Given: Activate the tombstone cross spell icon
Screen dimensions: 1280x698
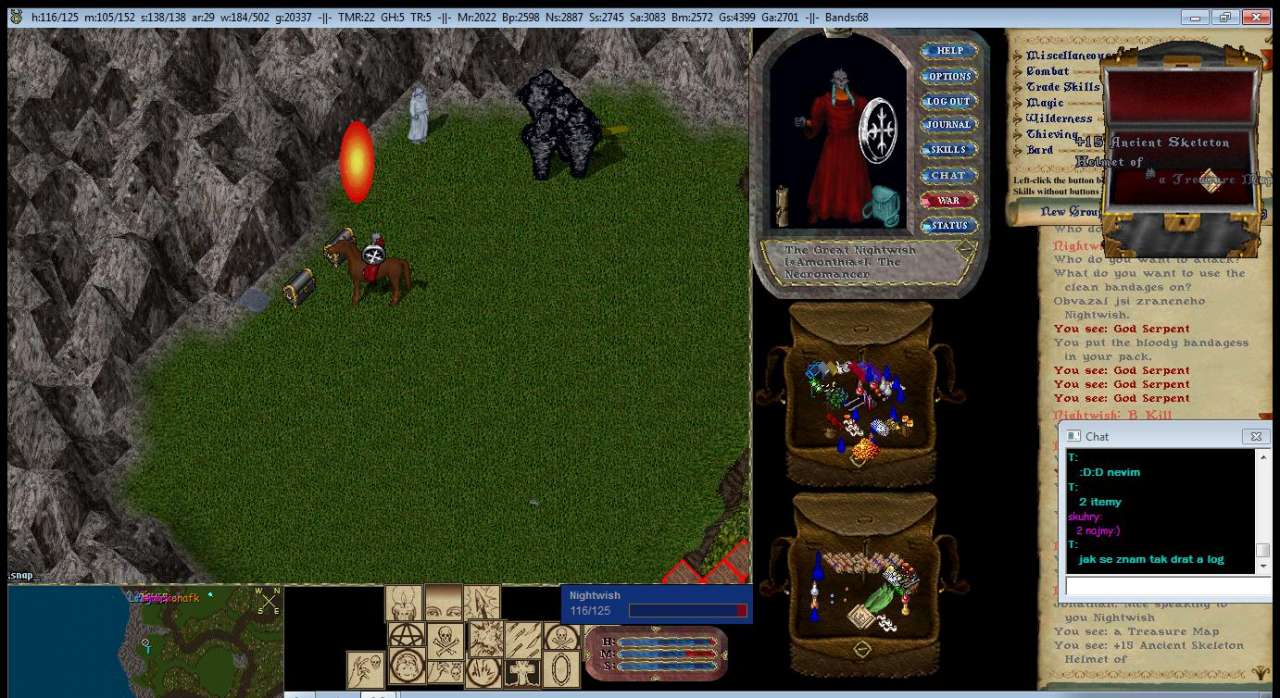Looking at the screenshot, I should click(522, 672).
